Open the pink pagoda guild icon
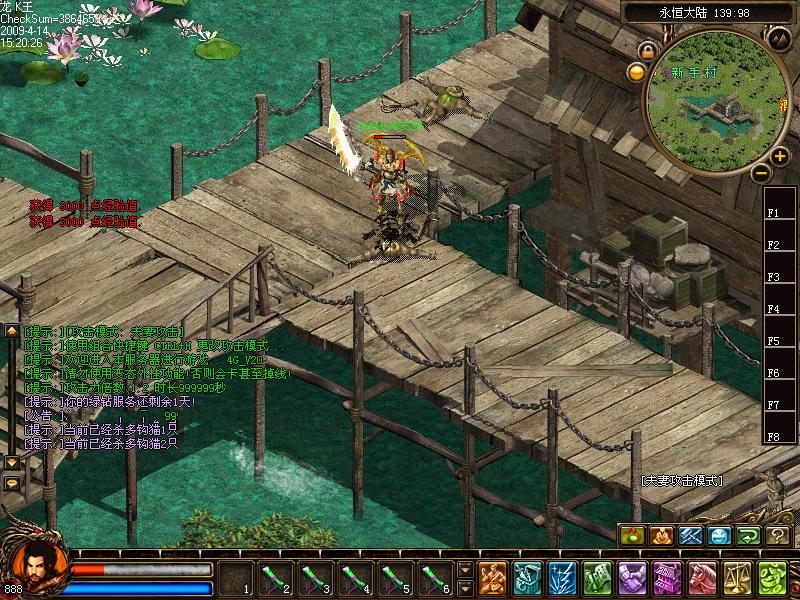This screenshot has height=600, width=800. tap(666, 578)
